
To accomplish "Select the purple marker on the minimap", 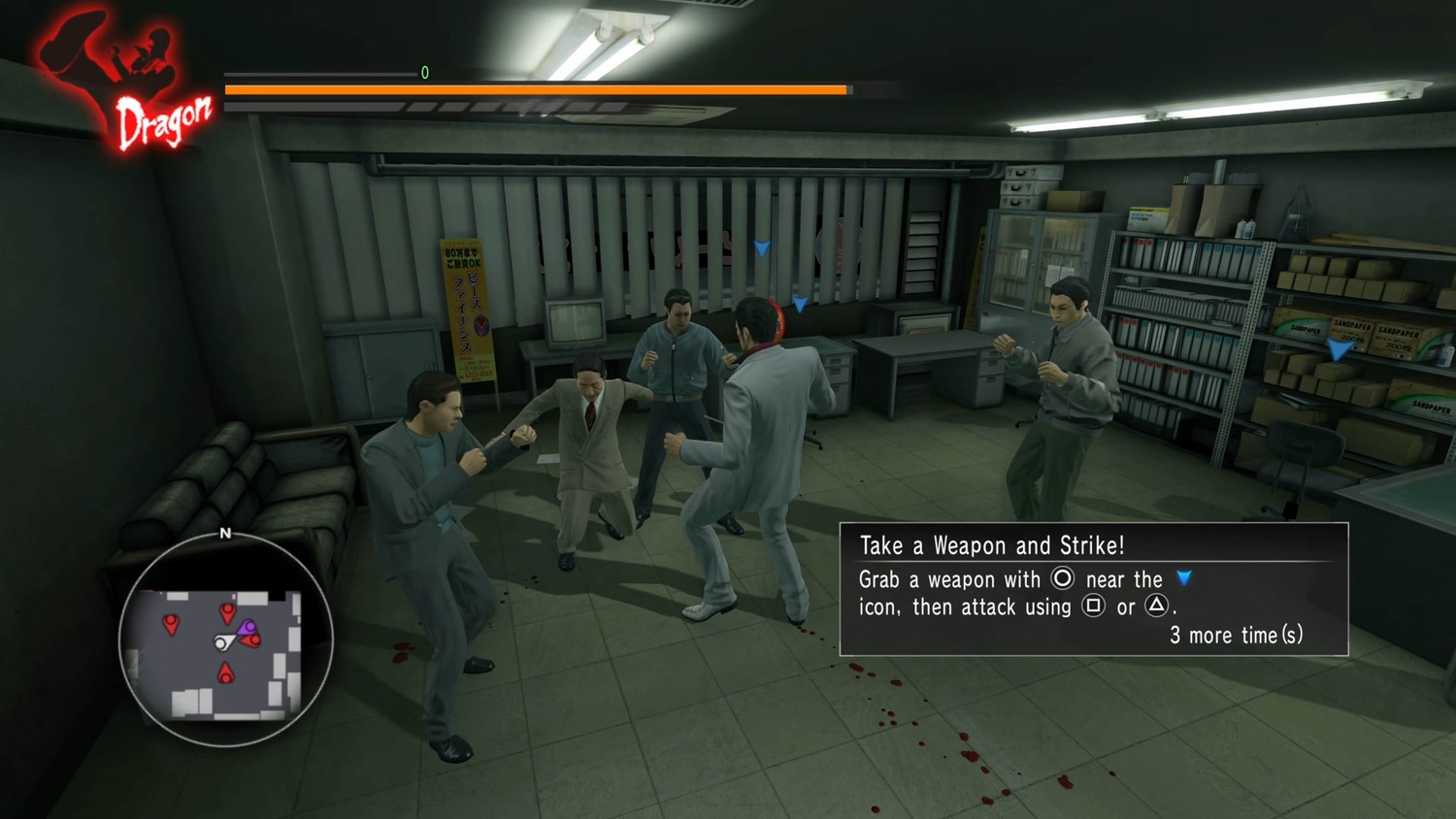I will click(x=248, y=627).
